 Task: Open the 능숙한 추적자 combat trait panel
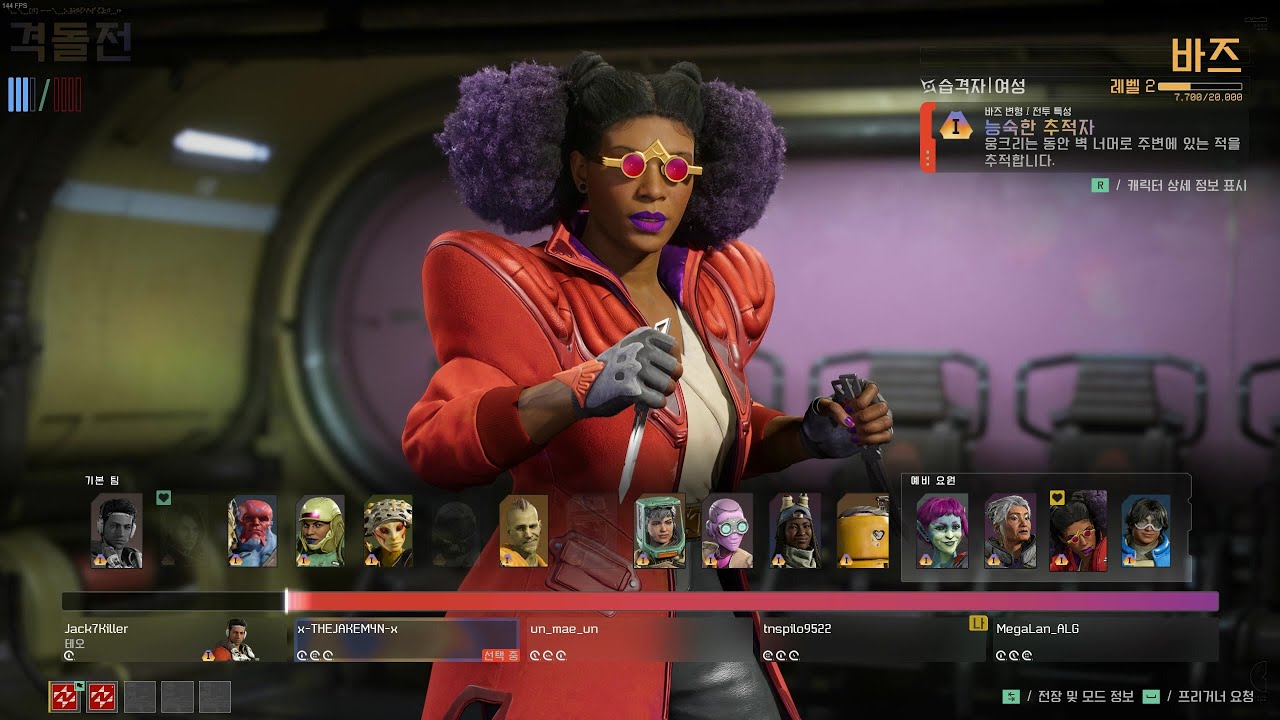pos(1085,137)
